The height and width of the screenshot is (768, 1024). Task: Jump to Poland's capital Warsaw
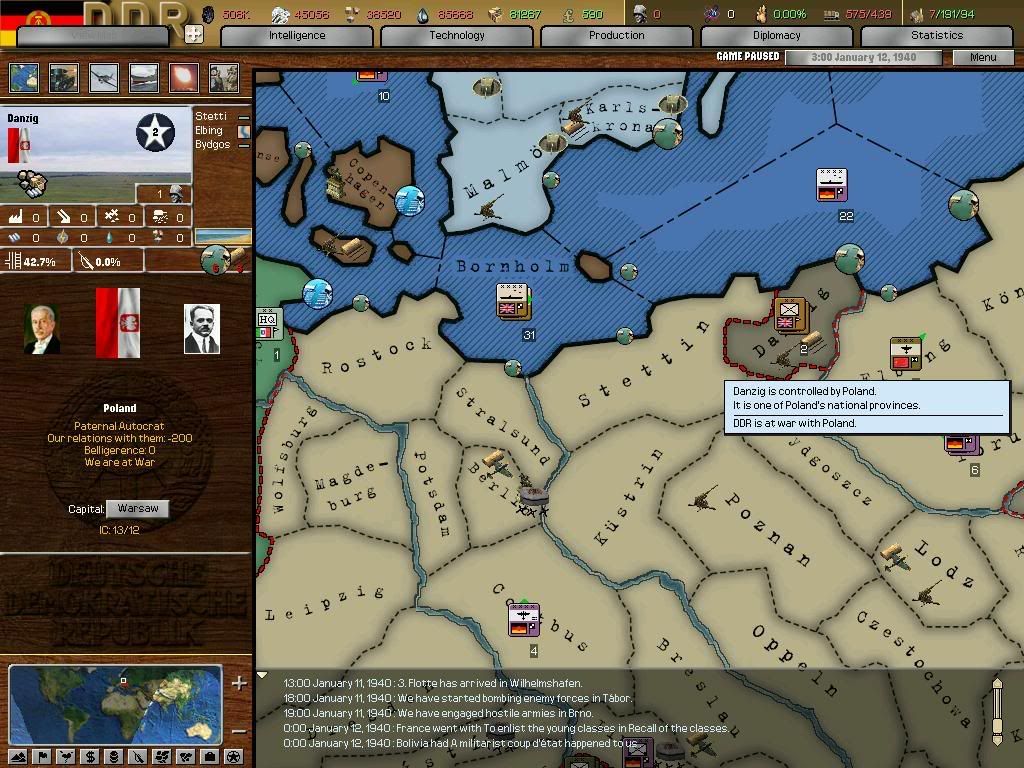click(x=137, y=509)
